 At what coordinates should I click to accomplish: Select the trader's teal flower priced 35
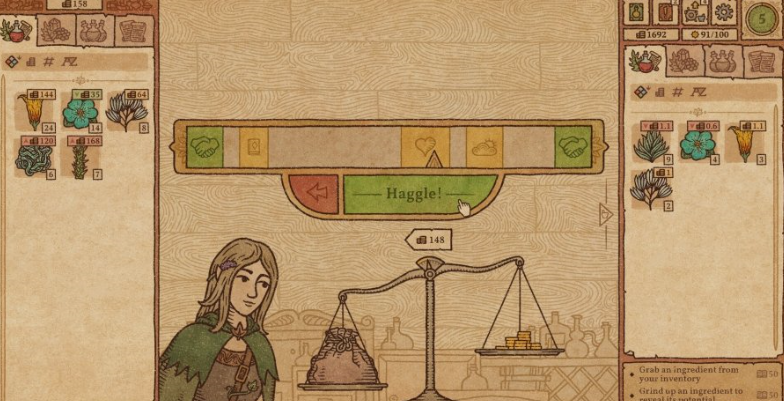tap(80, 112)
